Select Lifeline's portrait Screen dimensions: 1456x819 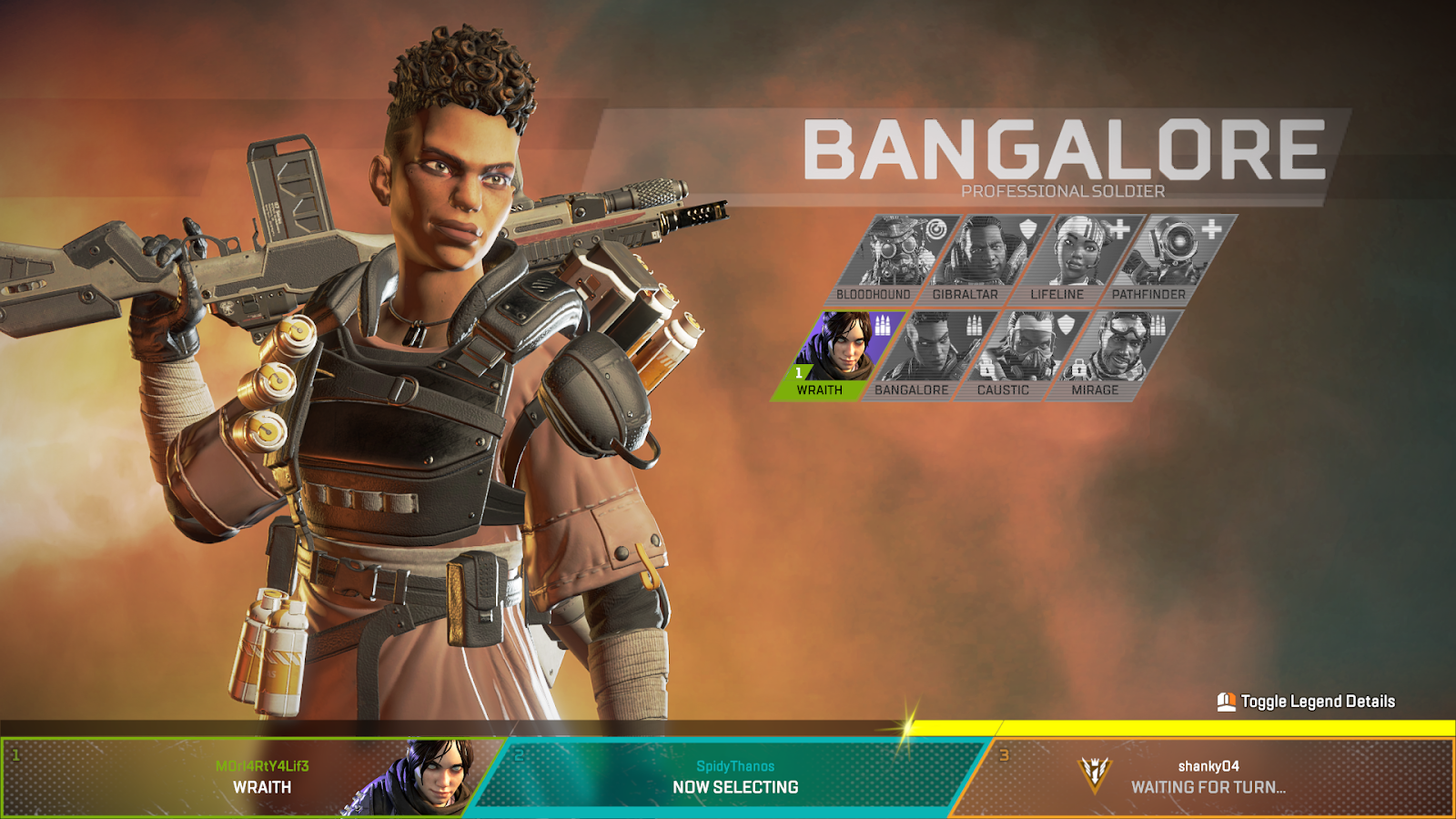1078,249
